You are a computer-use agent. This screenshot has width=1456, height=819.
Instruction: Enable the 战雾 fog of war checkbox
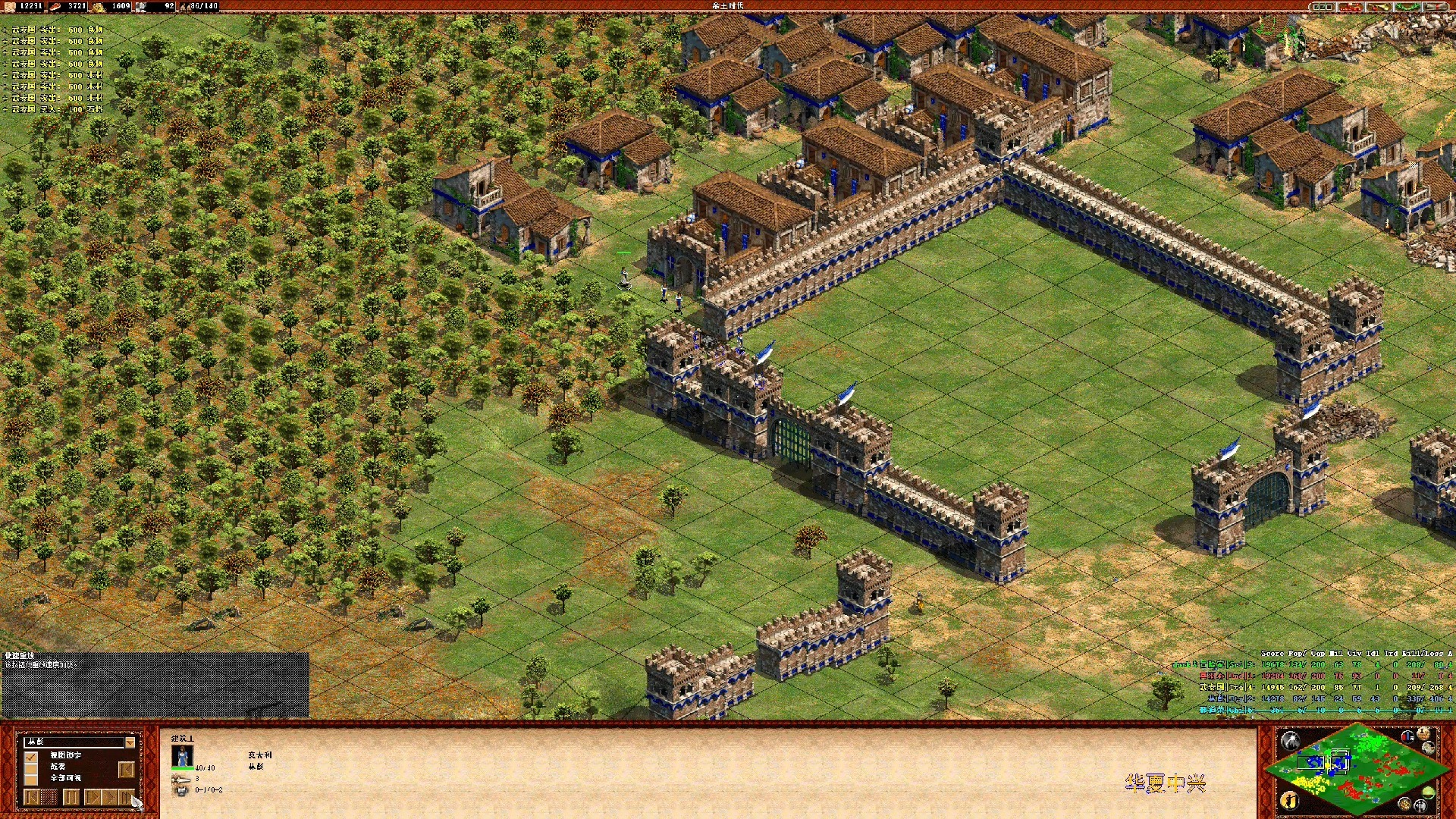(31, 767)
